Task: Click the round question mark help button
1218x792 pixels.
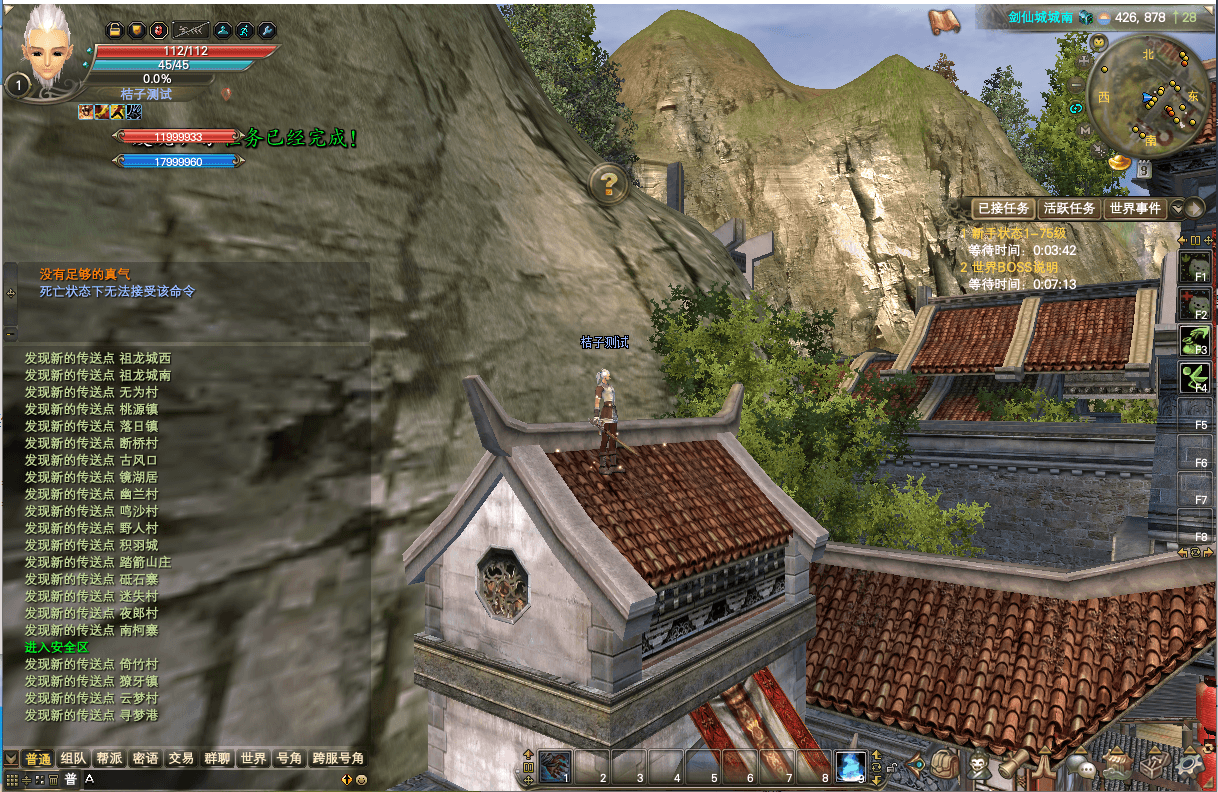Action: coord(609,184)
